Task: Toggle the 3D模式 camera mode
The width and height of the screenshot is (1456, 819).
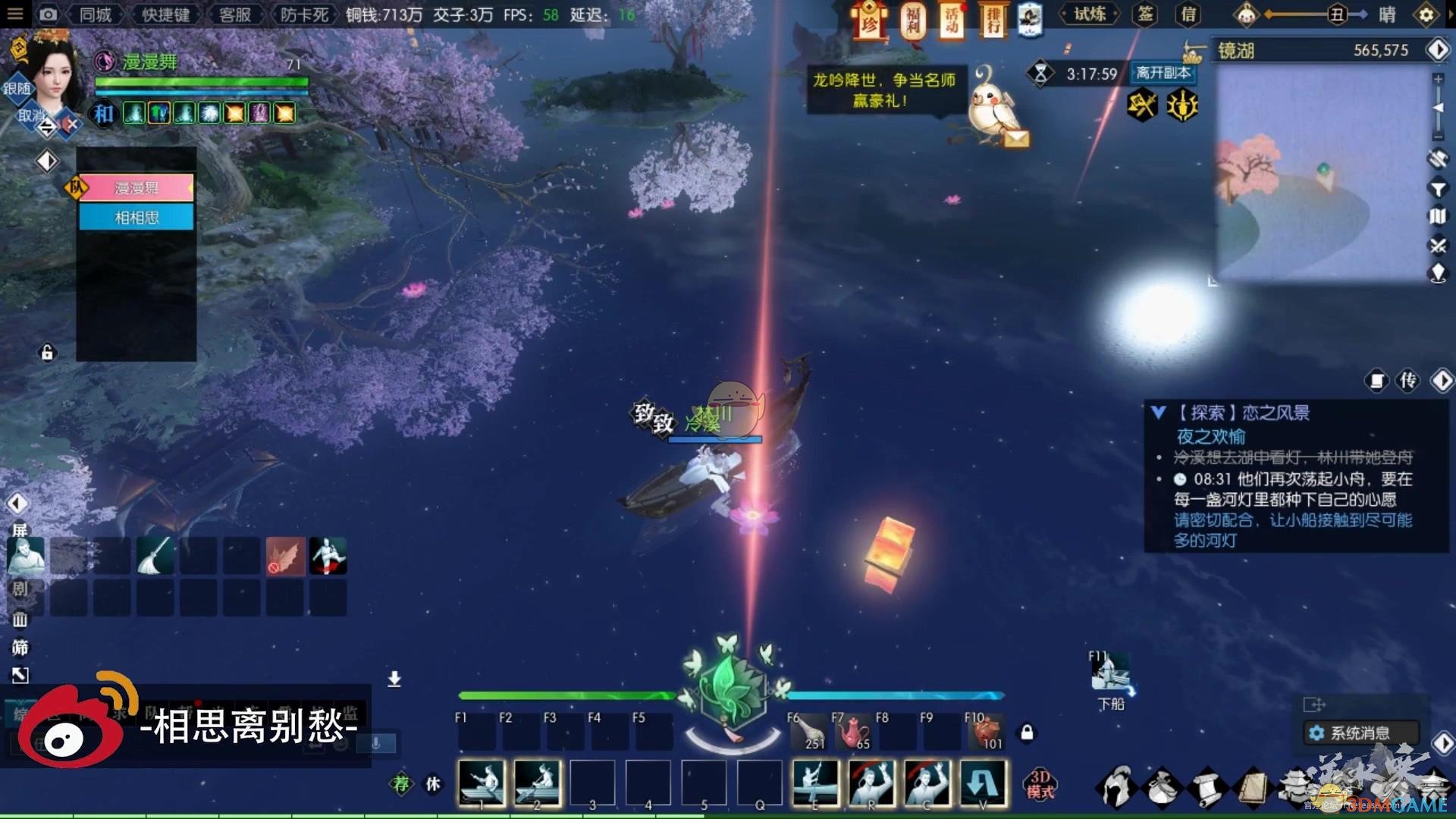Action: 1040,784
